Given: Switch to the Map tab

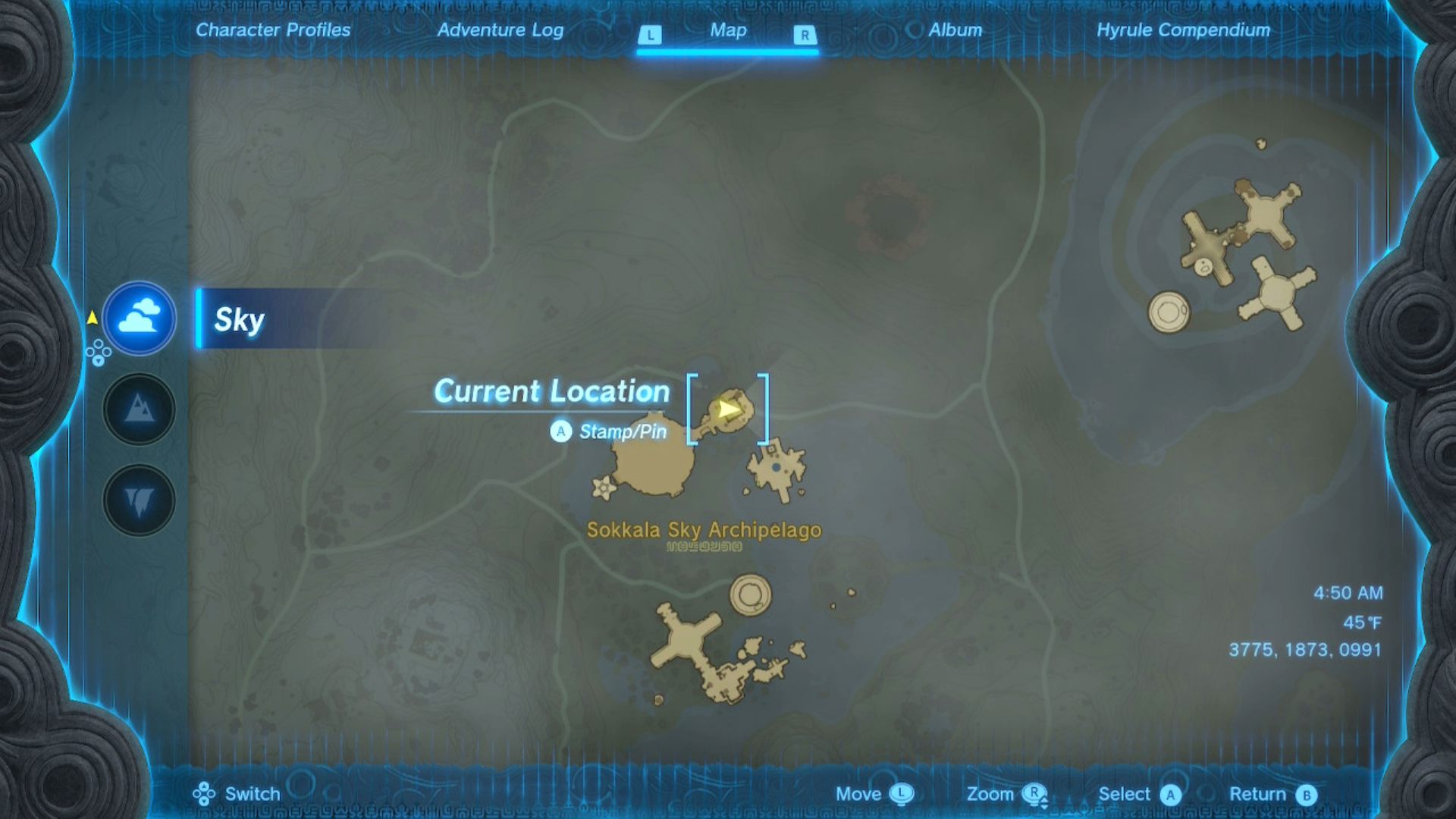Looking at the screenshot, I should [727, 31].
